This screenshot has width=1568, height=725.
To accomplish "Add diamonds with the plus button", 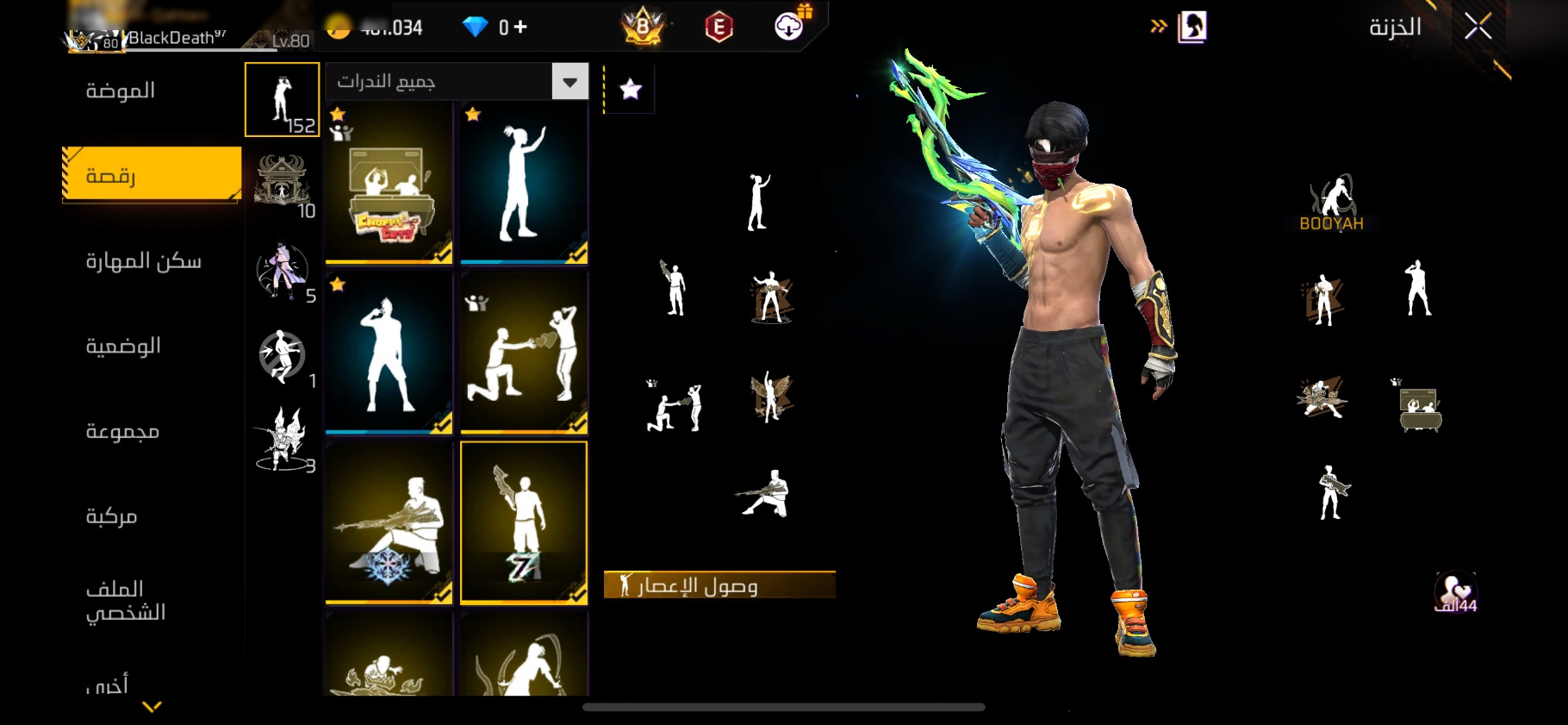I will pos(520,28).
